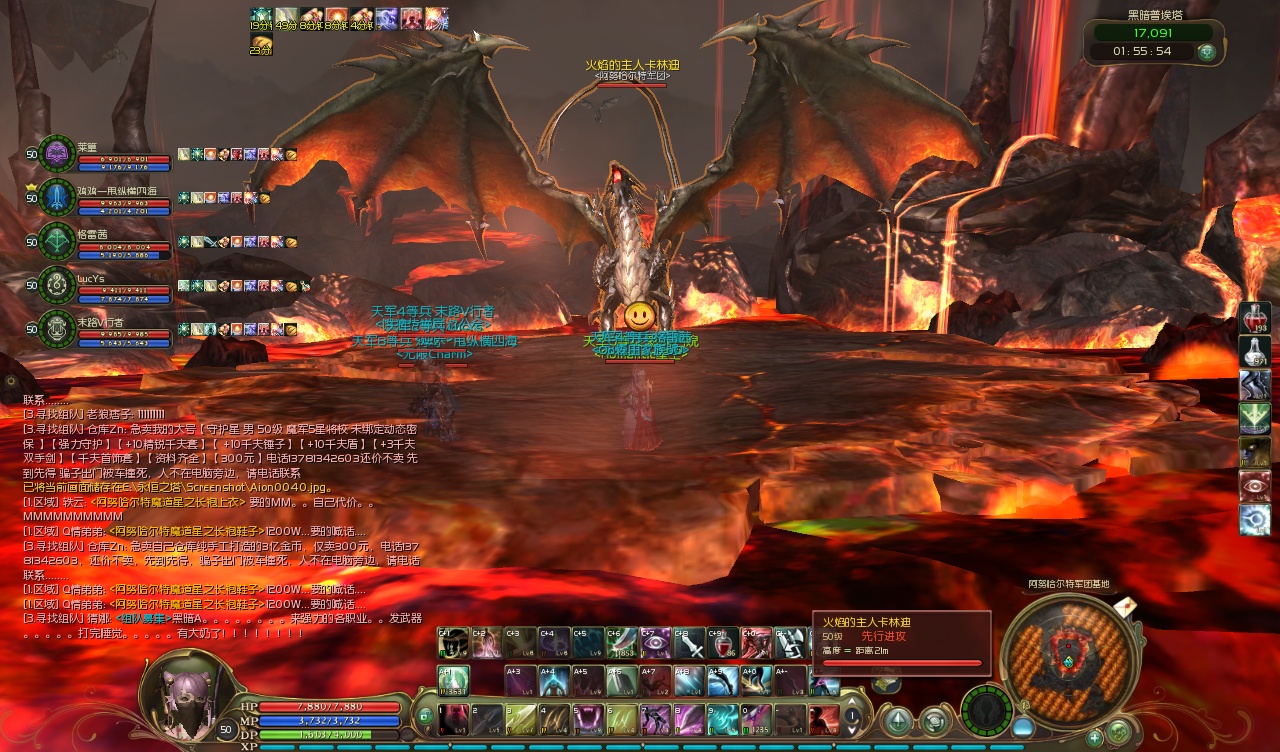1280x752 pixels.
Task: Use the white mana flask on side bar
Action: click(1255, 352)
